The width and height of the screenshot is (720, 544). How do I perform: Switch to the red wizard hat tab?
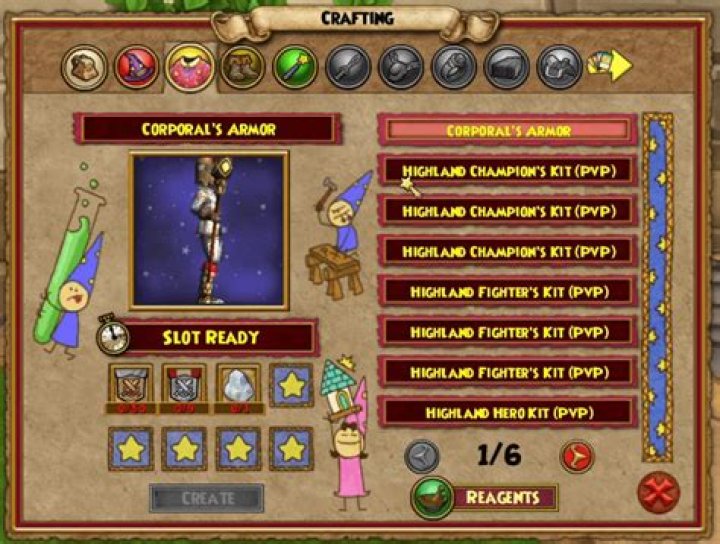[x=137, y=68]
